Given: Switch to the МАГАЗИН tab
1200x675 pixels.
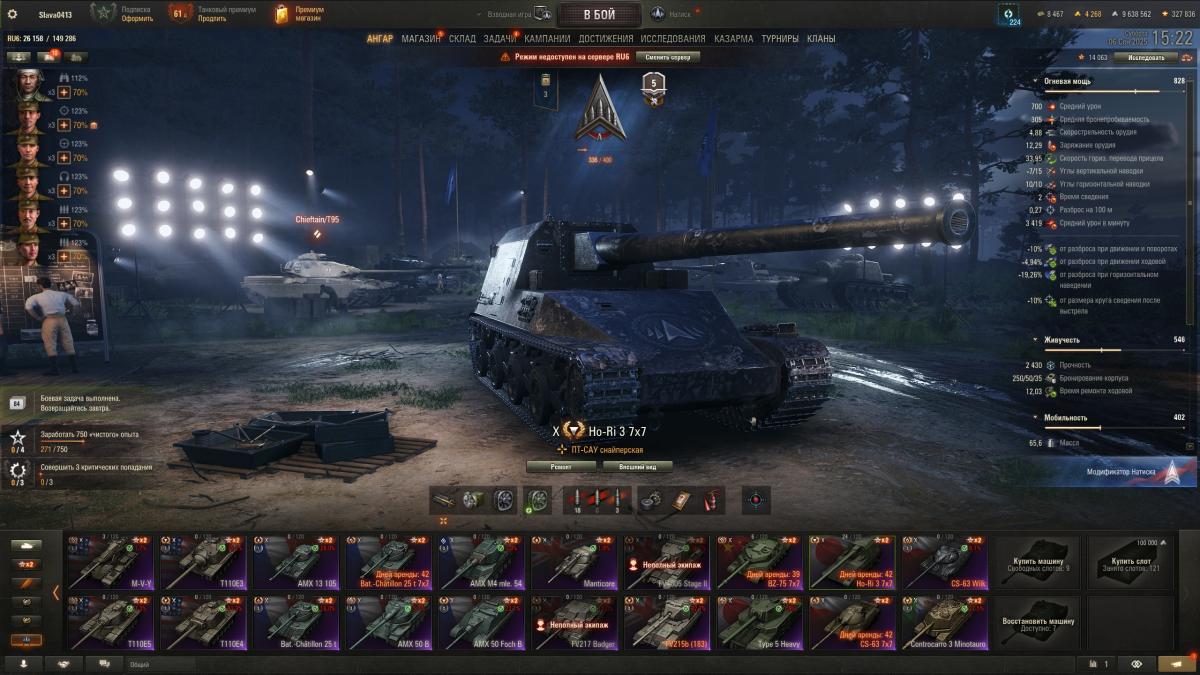Looking at the screenshot, I should [420, 39].
